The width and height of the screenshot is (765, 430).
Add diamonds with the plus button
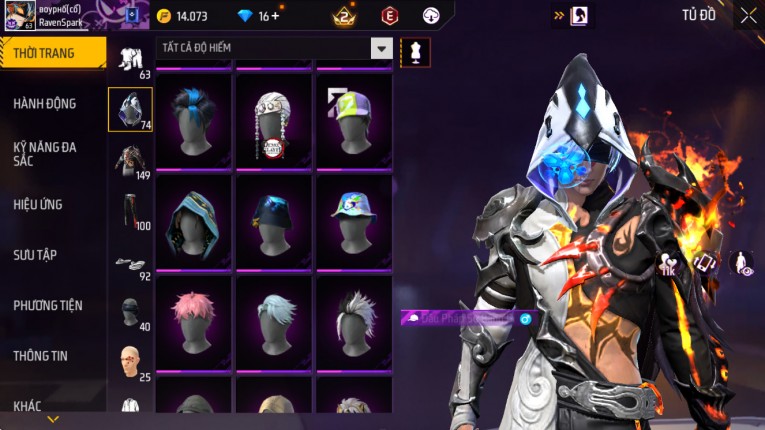(x=275, y=16)
